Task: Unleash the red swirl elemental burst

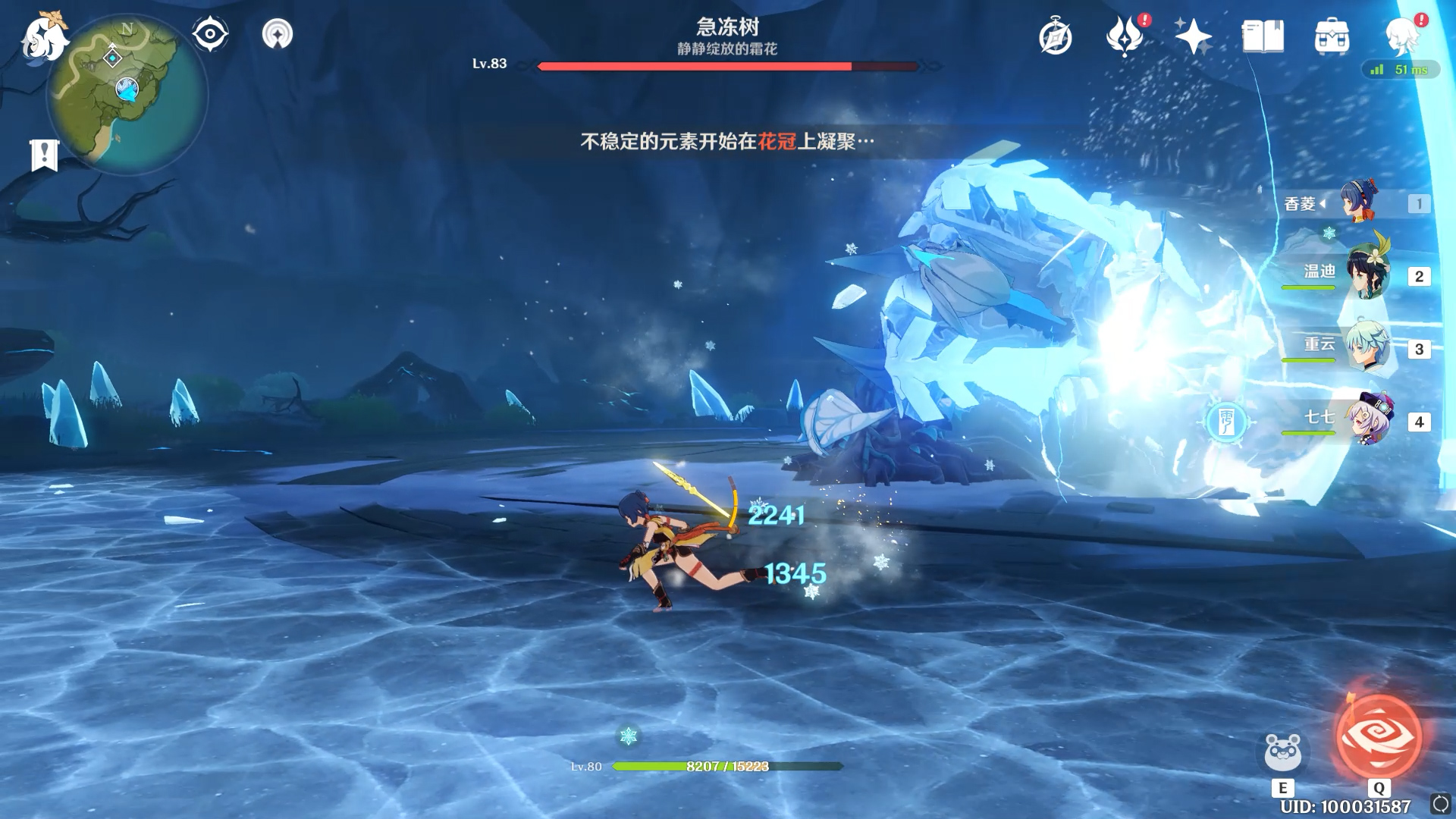Action: pos(1379,737)
